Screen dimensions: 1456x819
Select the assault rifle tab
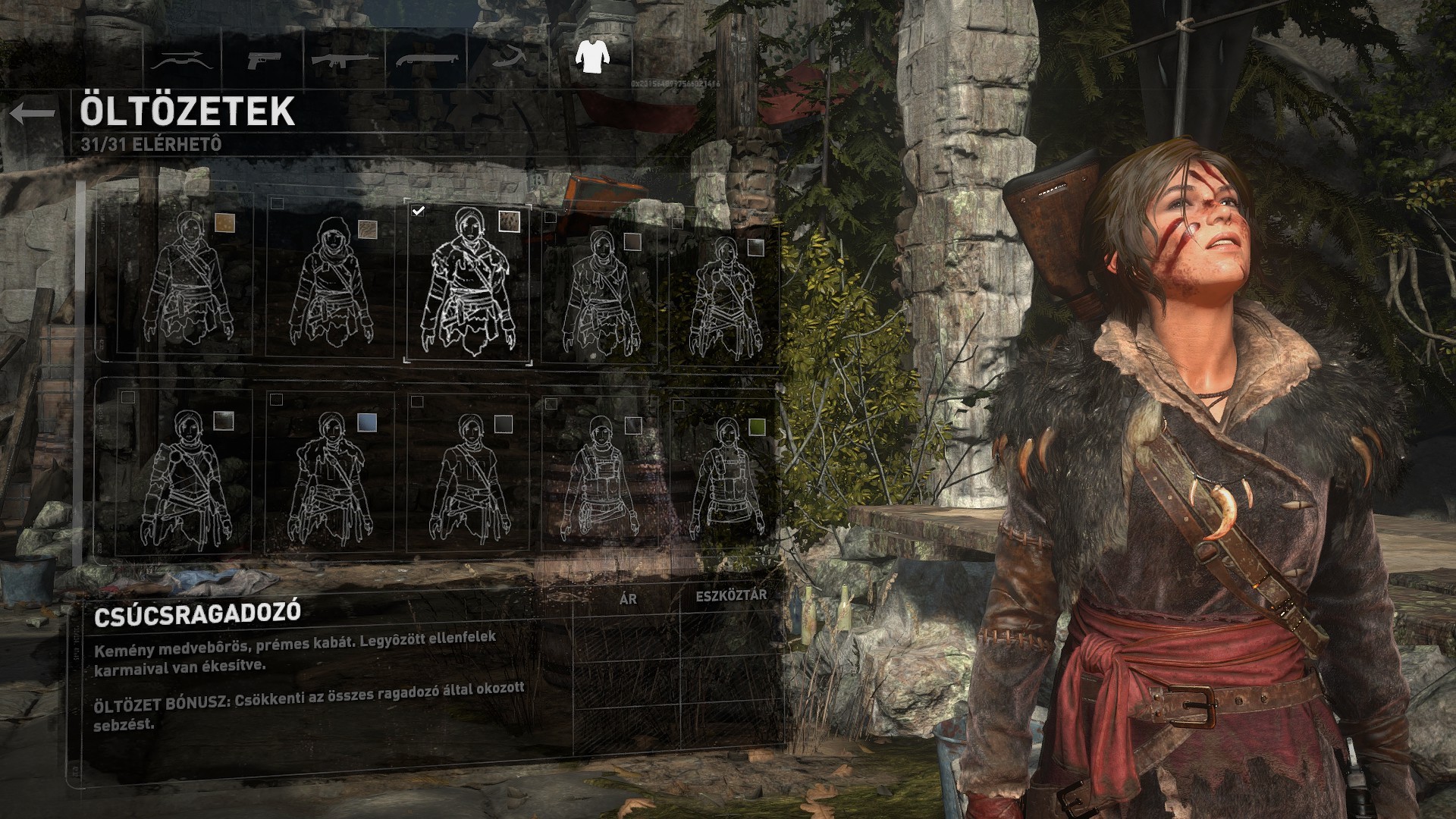click(x=343, y=59)
